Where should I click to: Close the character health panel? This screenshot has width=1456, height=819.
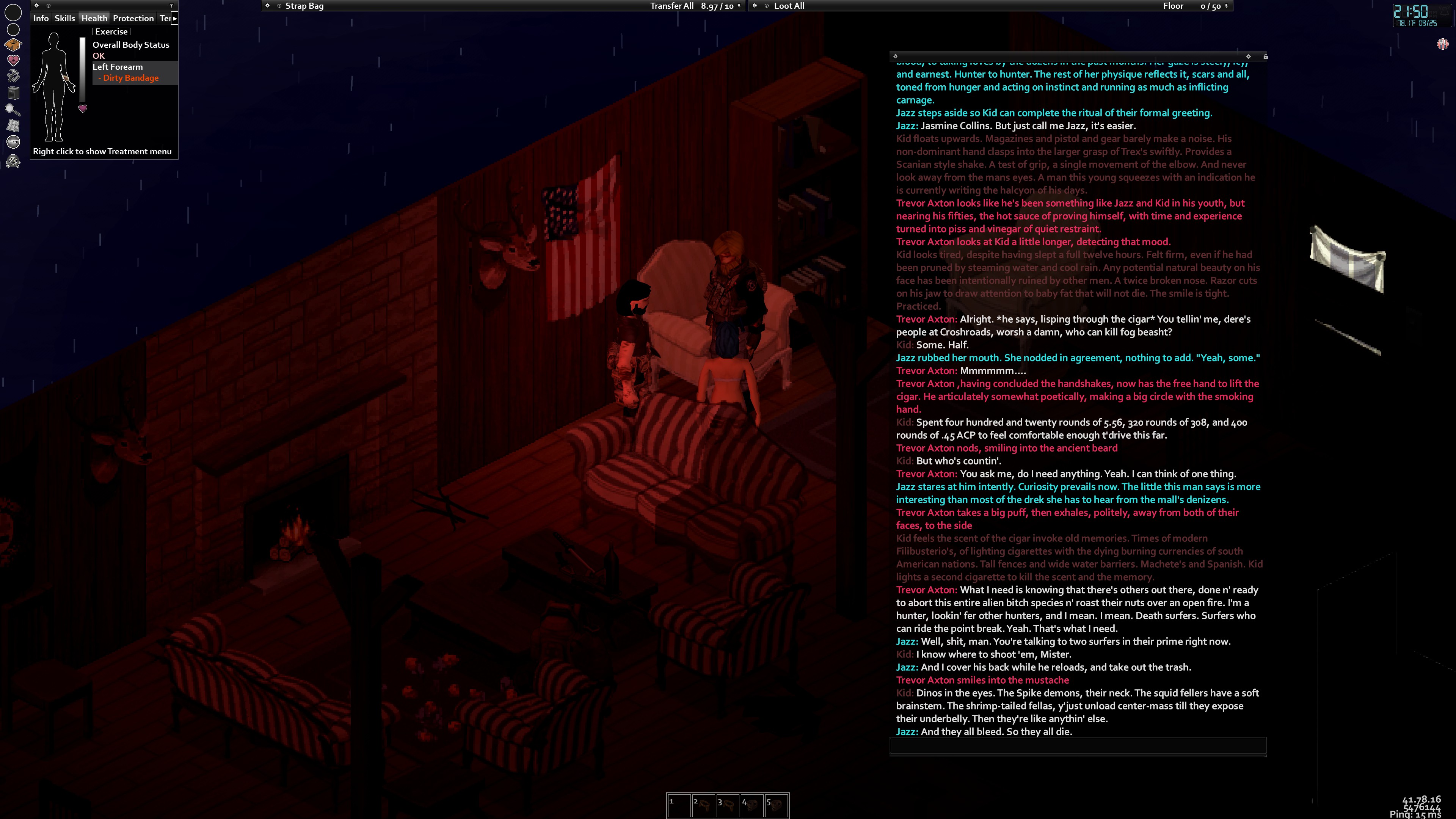point(37,6)
